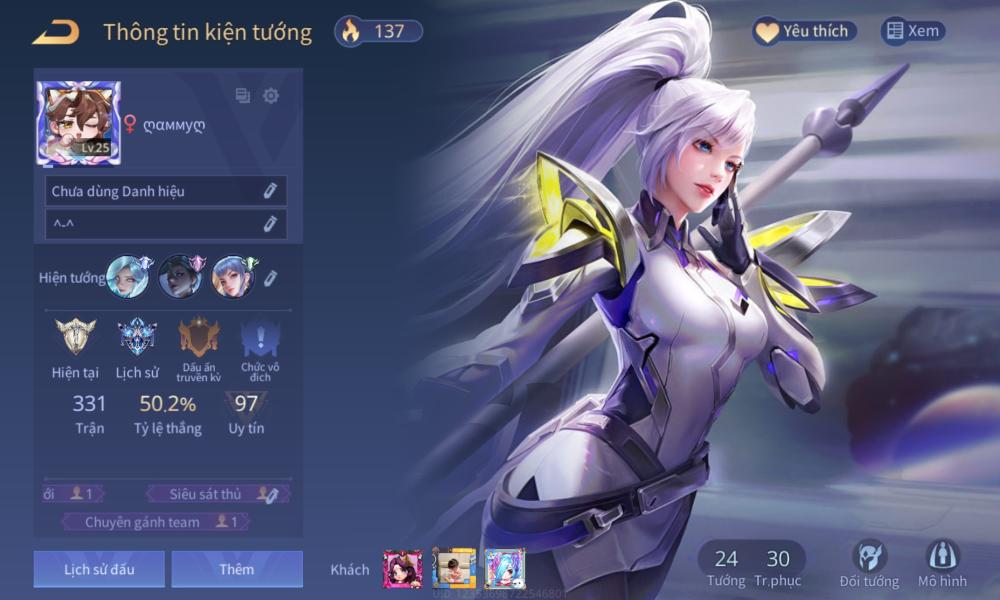Click the Xem view button

[x=913, y=31]
